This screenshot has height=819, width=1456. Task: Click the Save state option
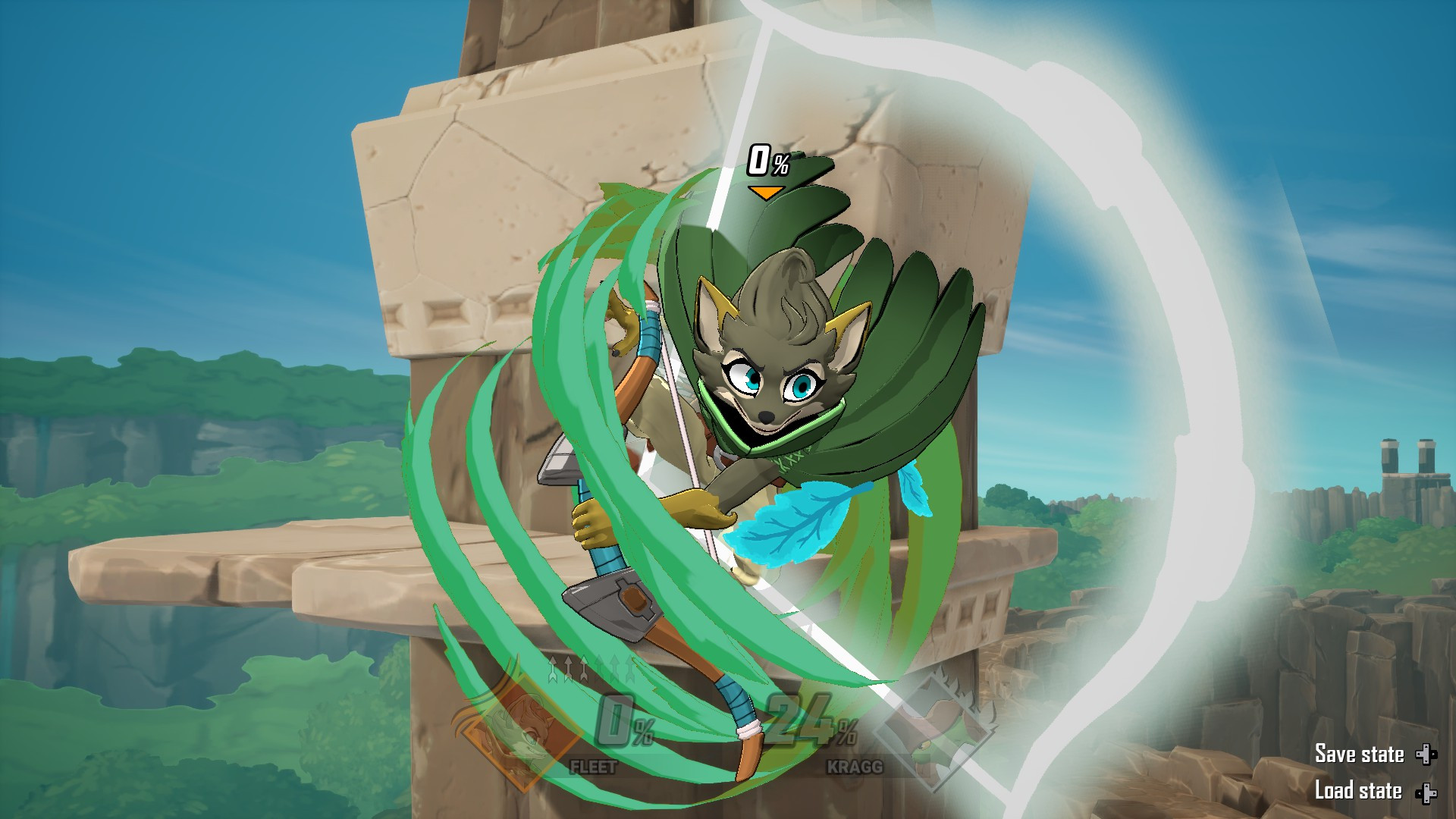point(1360,755)
